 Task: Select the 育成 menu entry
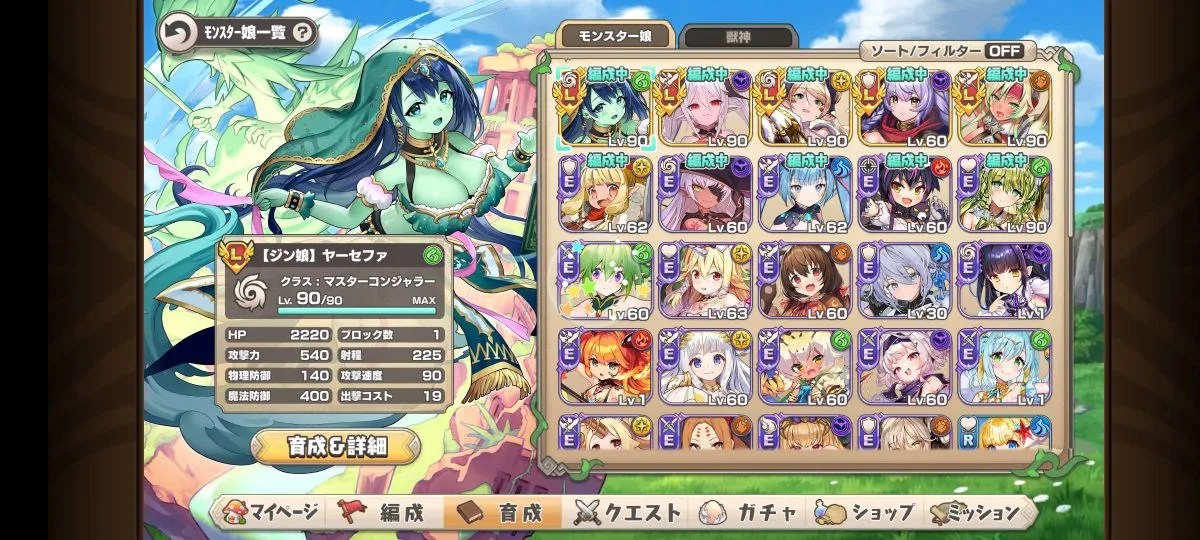tap(499, 514)
